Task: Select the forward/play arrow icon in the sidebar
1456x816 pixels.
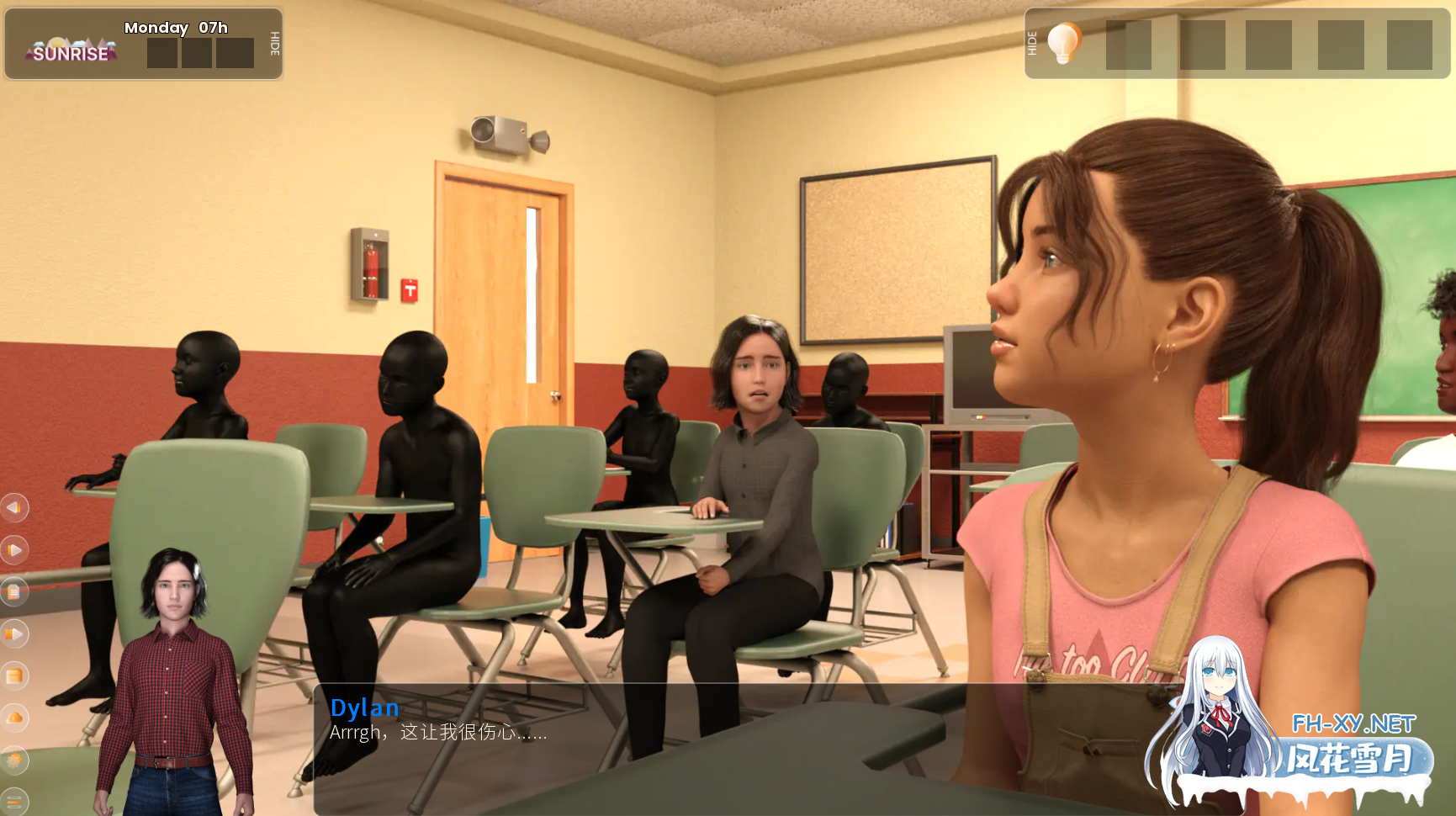Action: [14, 549]
